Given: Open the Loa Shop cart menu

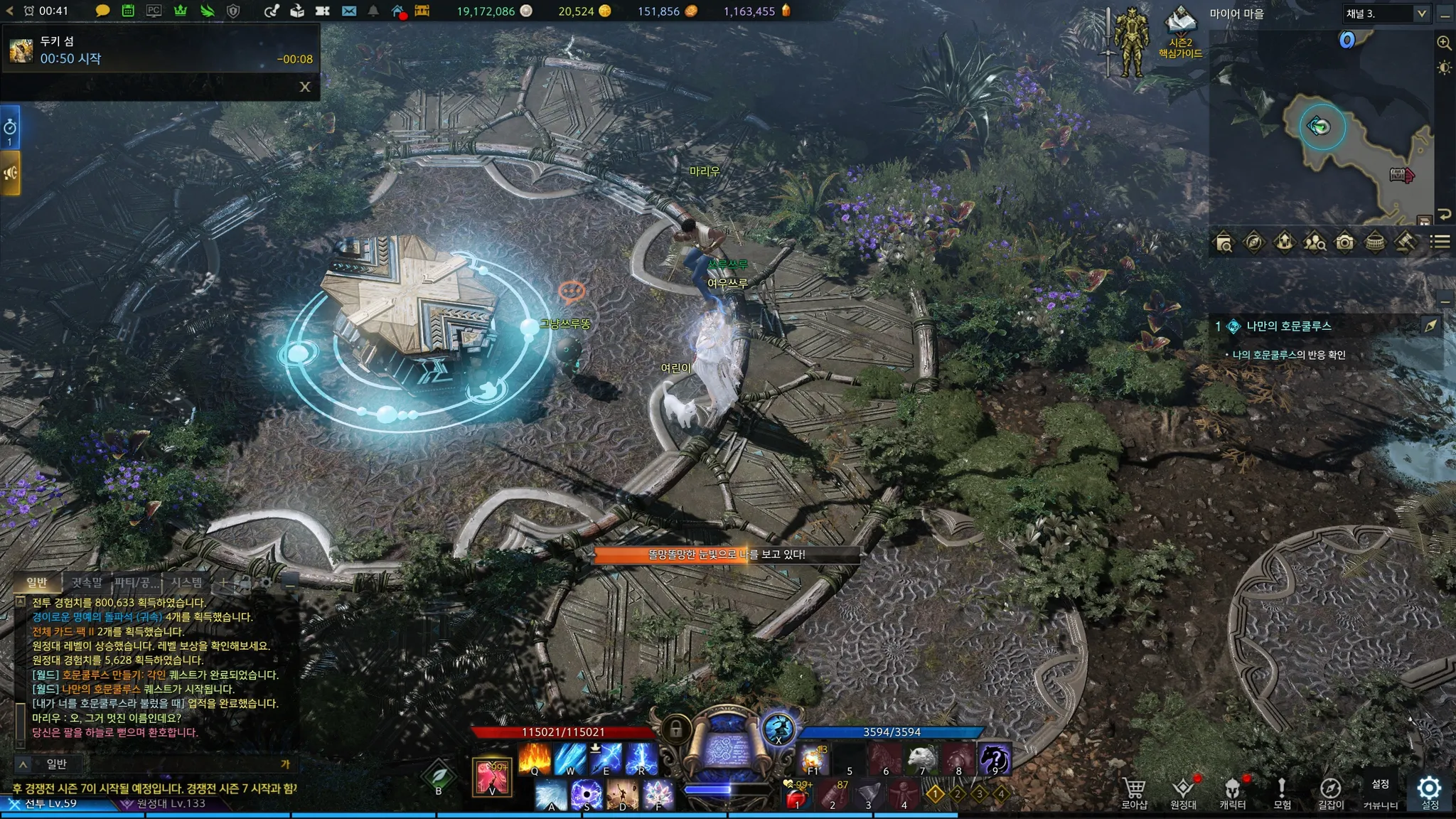Looking at the screenshot, I should [1134, 793].
